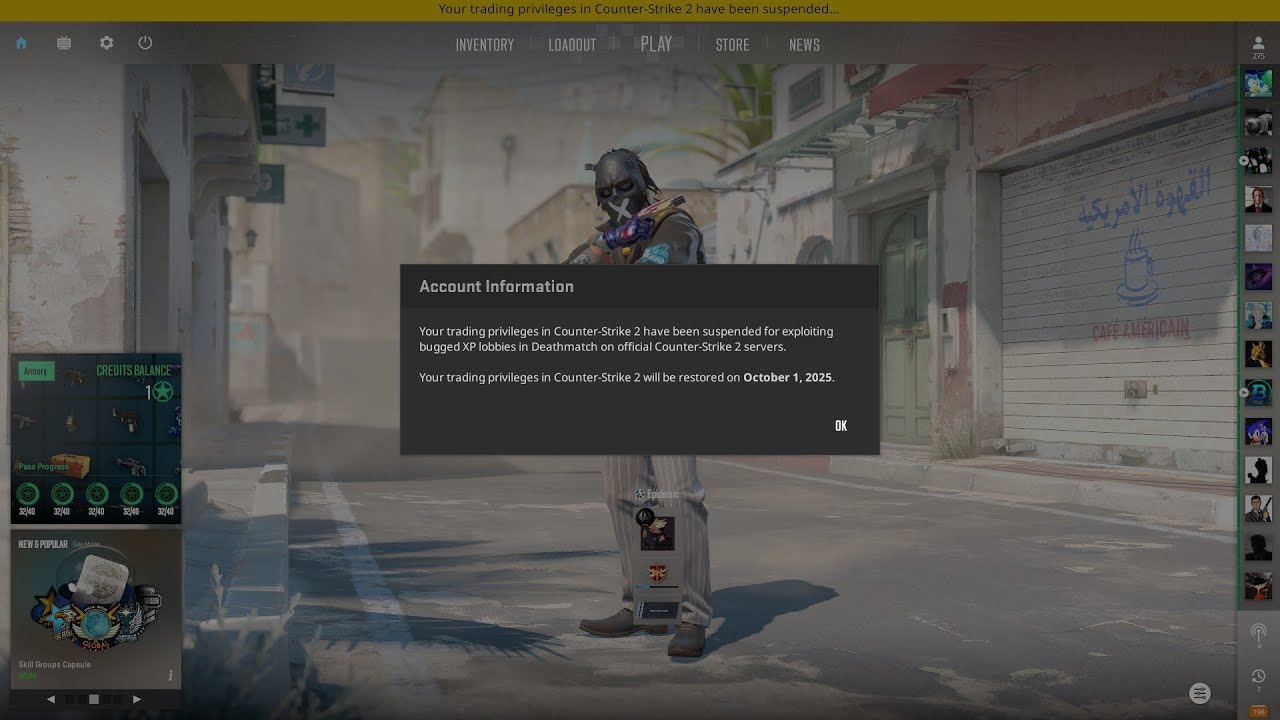Click the info icon on Skill Groups Capsule
The width and height of the screenshot is (1280, 720).
pyautogui.click(x=171, y=676)
